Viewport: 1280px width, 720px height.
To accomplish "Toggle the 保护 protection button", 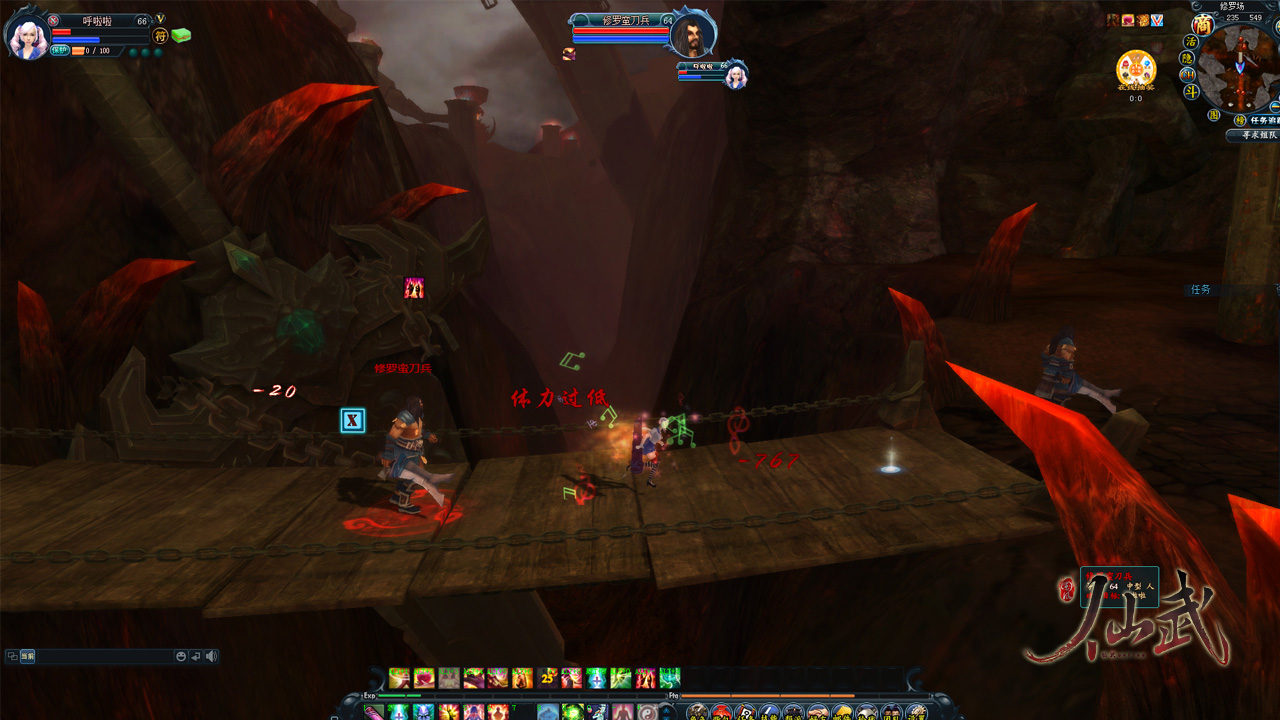I will click(x=60, y=50).
